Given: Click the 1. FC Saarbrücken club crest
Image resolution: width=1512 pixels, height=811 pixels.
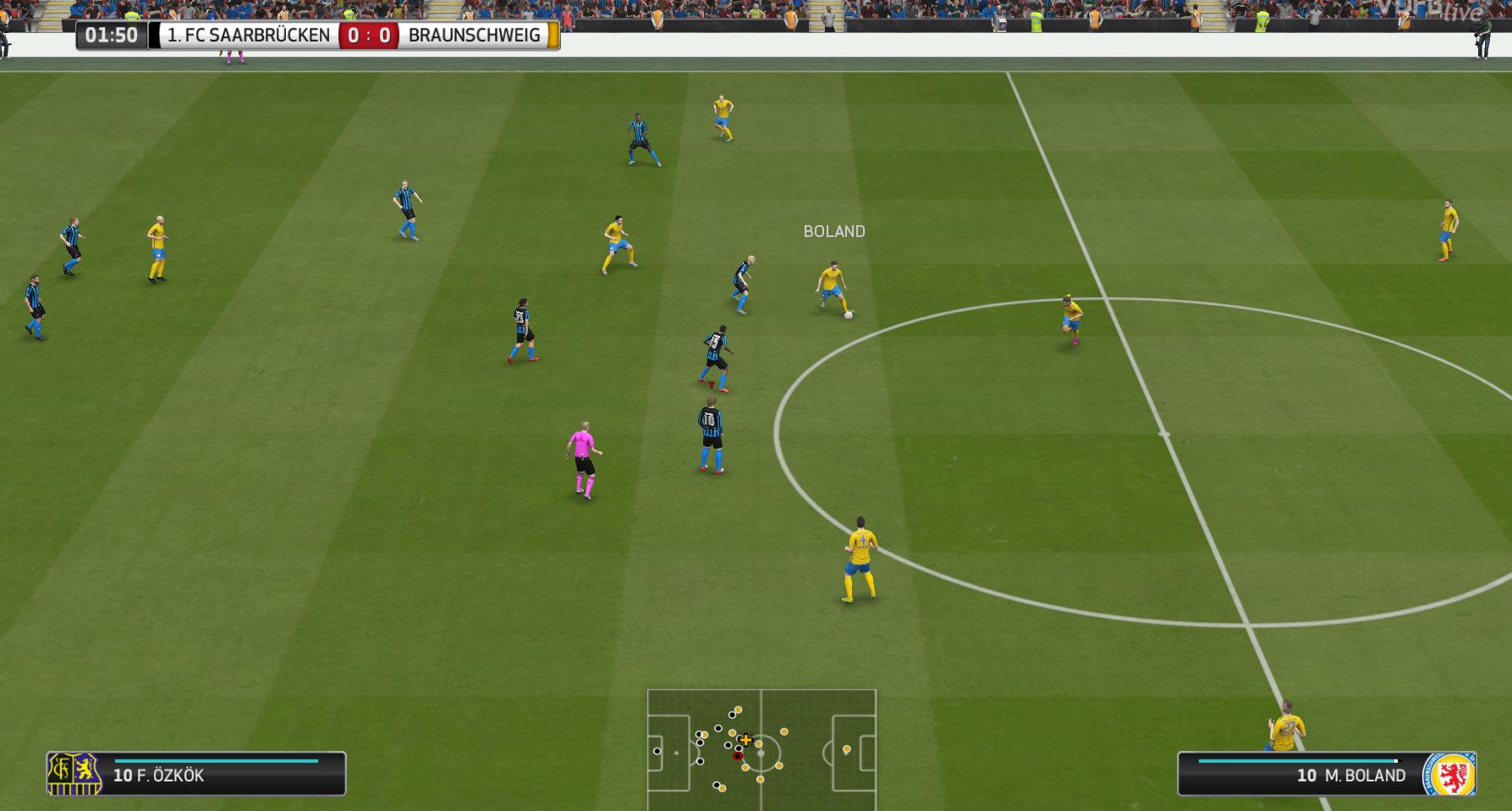Looking at the screenshot, I should (74, 774).
